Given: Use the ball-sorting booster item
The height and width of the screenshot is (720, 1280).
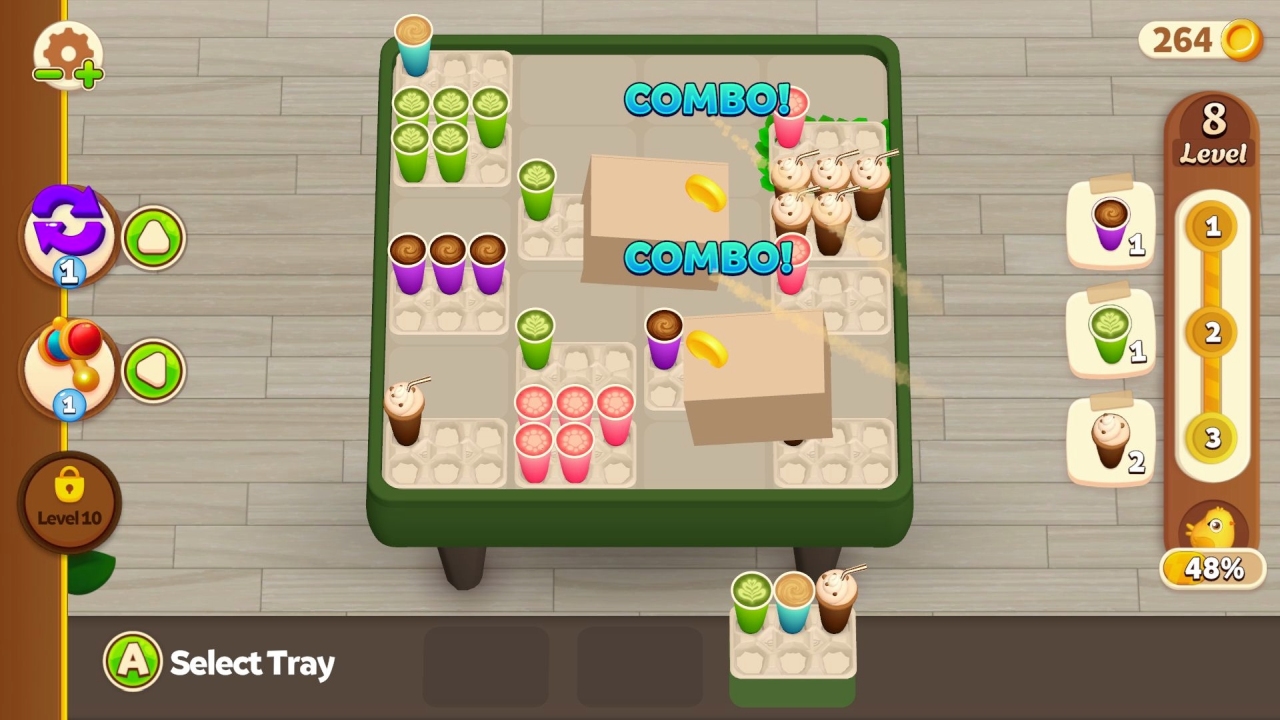Looking at the screenshot, I should coord(66,368).
